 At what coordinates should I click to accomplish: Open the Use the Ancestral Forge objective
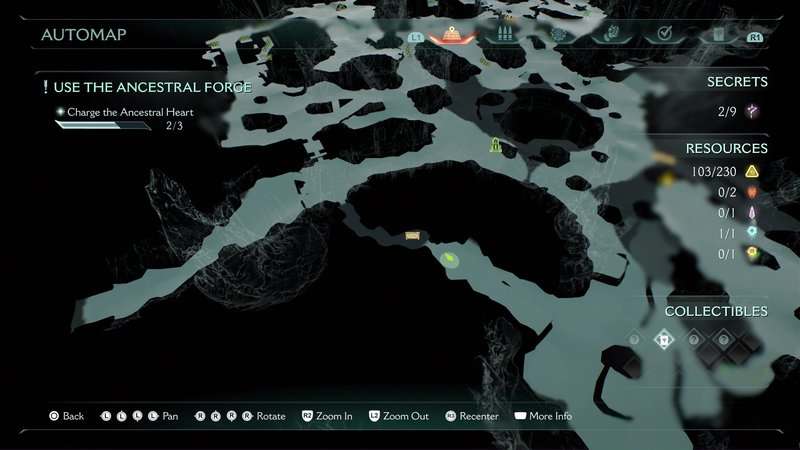coord(148,87)
